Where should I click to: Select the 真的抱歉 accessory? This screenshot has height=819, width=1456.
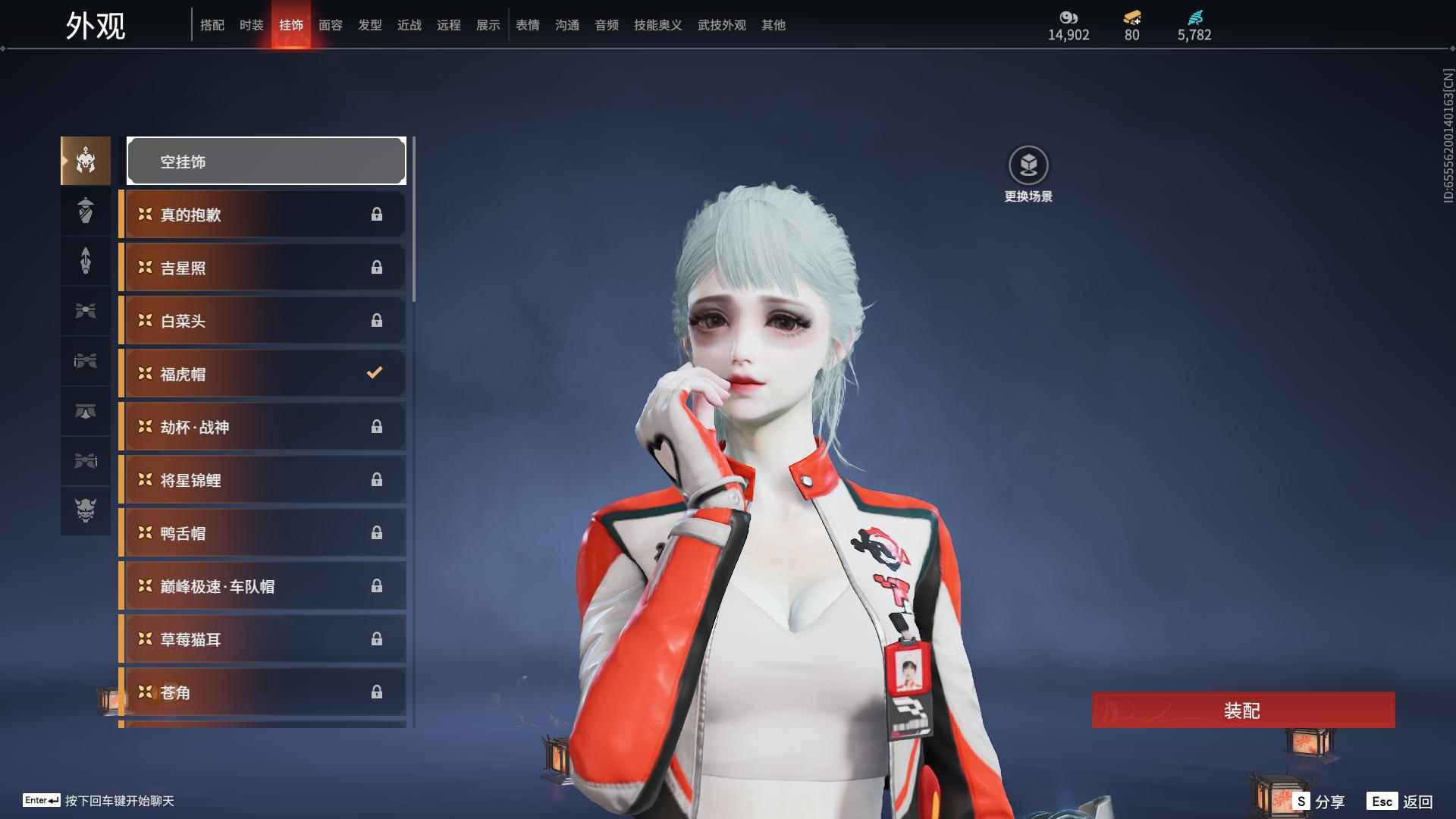pyautogui.click(x=262, y=215)
